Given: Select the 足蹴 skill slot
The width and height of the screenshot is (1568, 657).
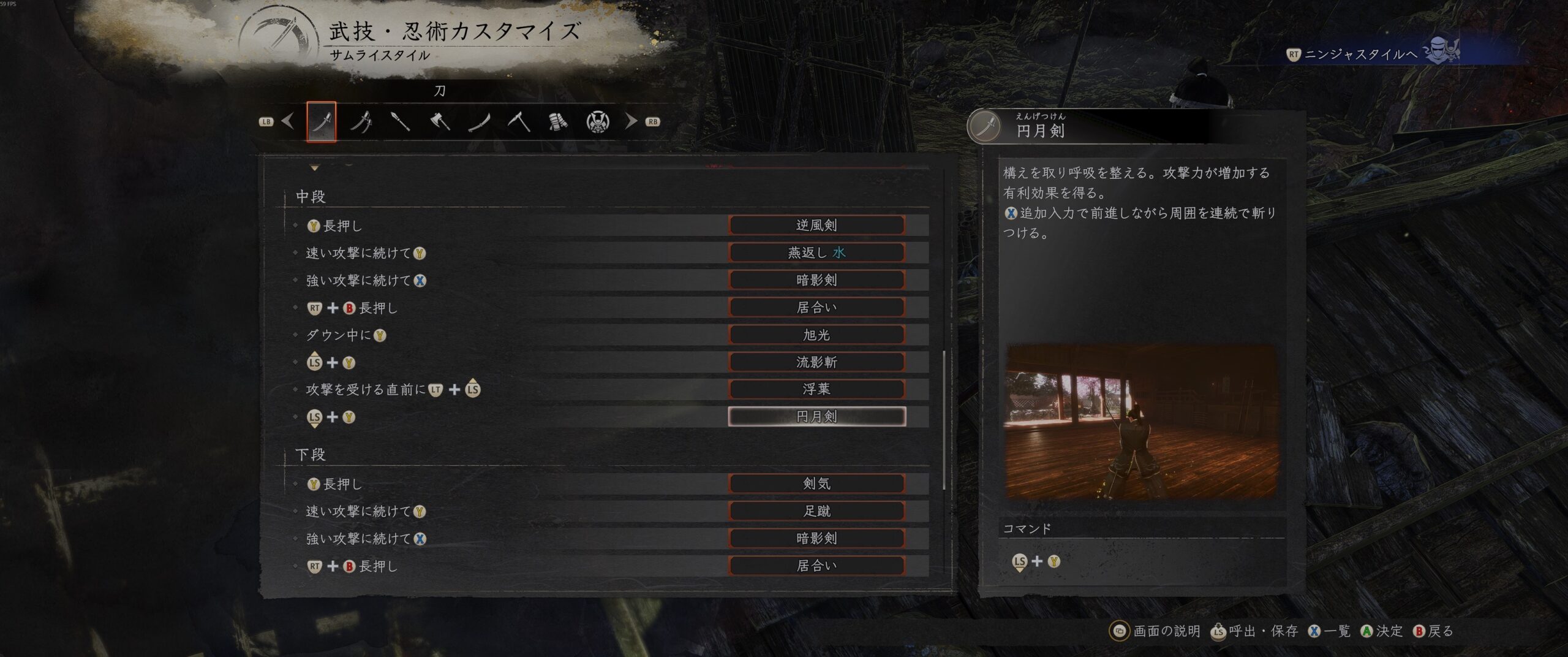Looking at the screenshot, I should [x=816, y=511].
